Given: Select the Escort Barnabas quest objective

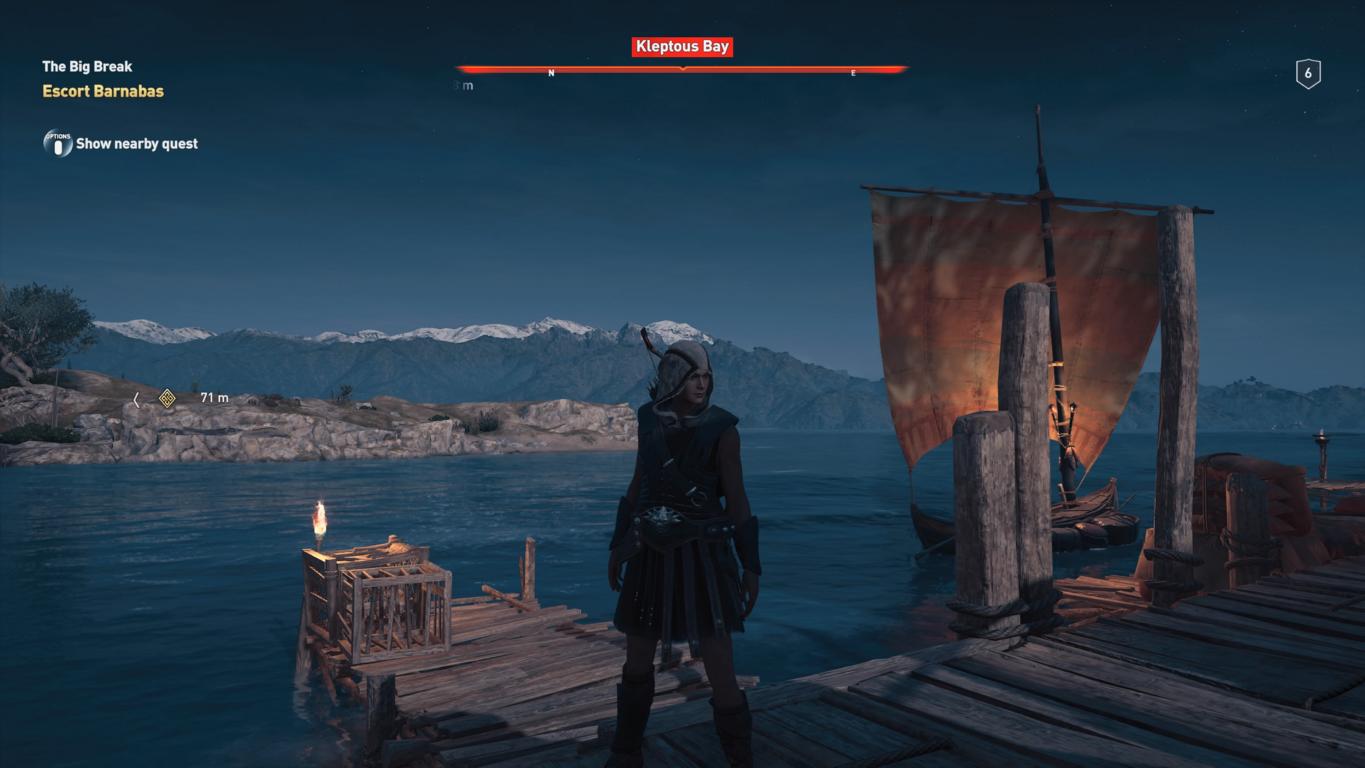Looking at the screenshot, I should coord(103,91).
